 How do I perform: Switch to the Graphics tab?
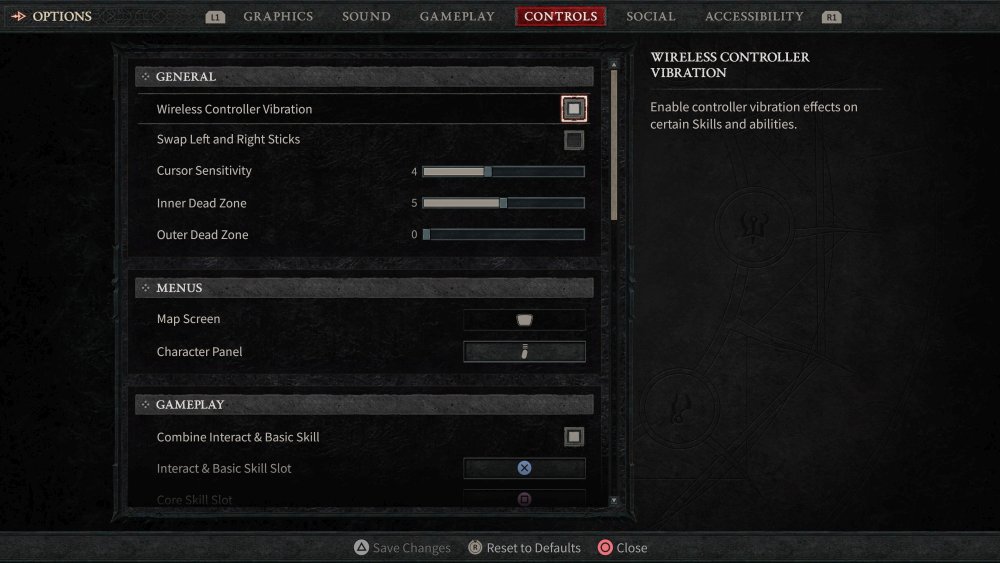coord(278,16)
